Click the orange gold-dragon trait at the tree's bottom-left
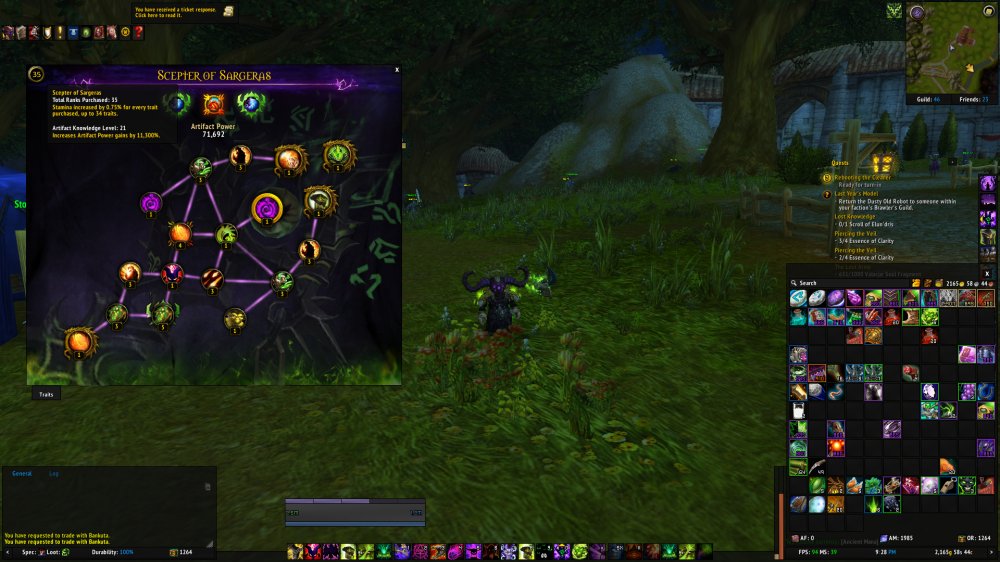 [x=80, y=341]
